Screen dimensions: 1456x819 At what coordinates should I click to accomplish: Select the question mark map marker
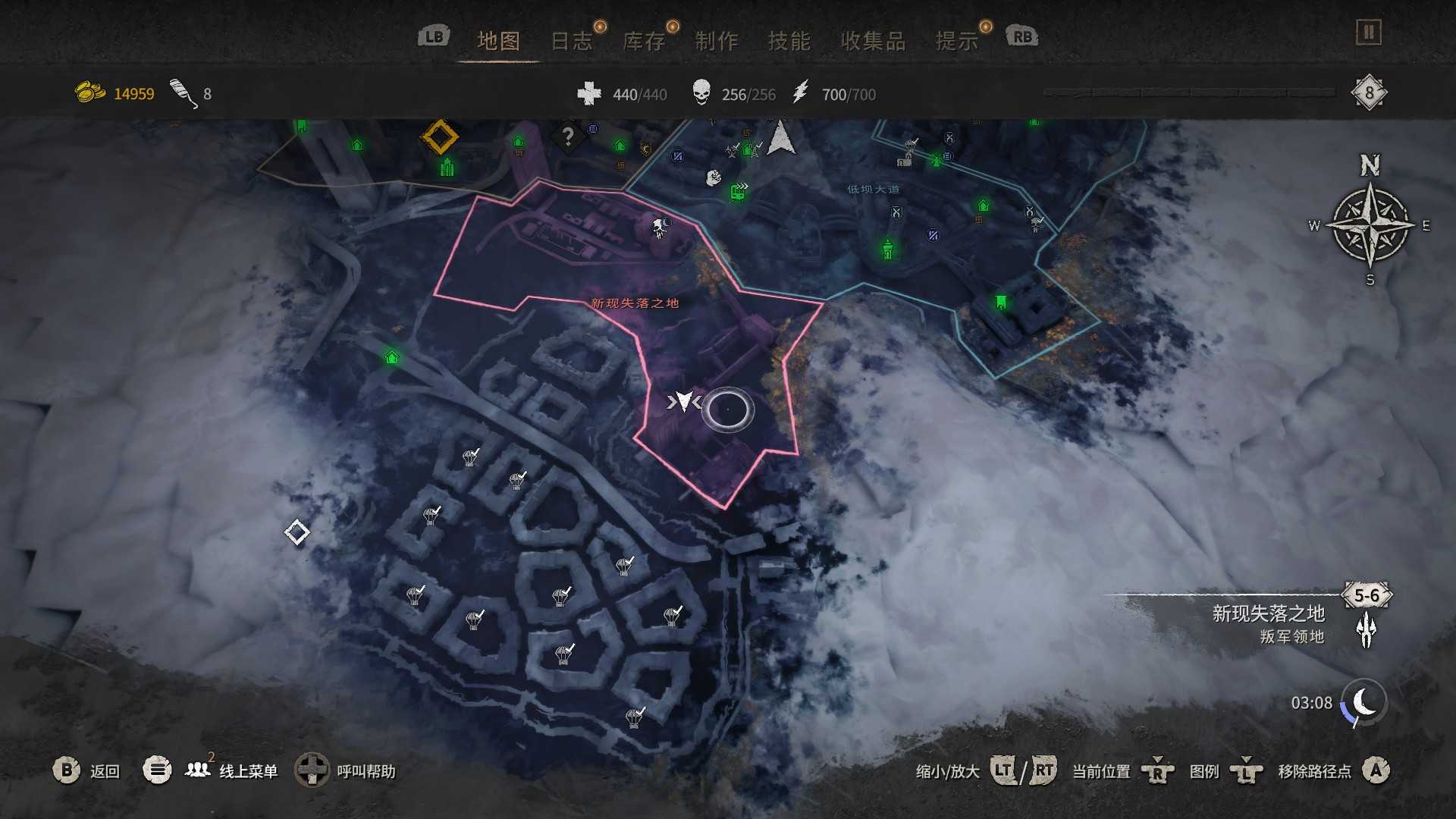pos(567,137)
